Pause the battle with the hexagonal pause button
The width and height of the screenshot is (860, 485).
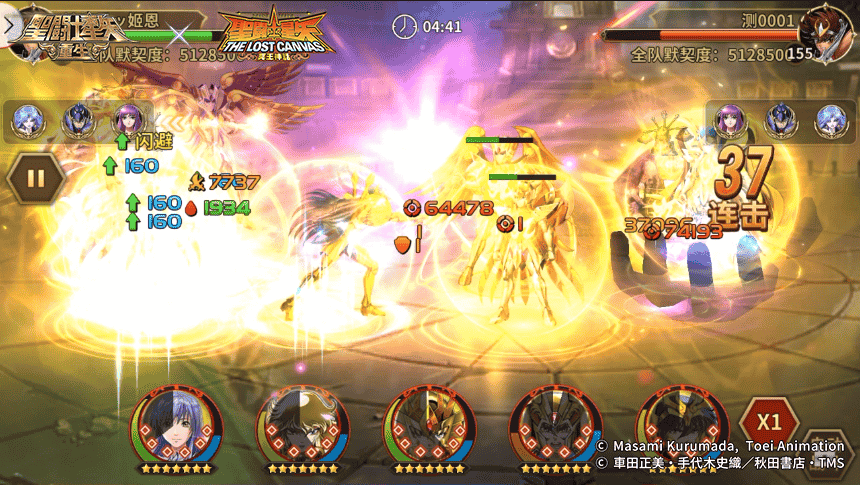(37, 179)
